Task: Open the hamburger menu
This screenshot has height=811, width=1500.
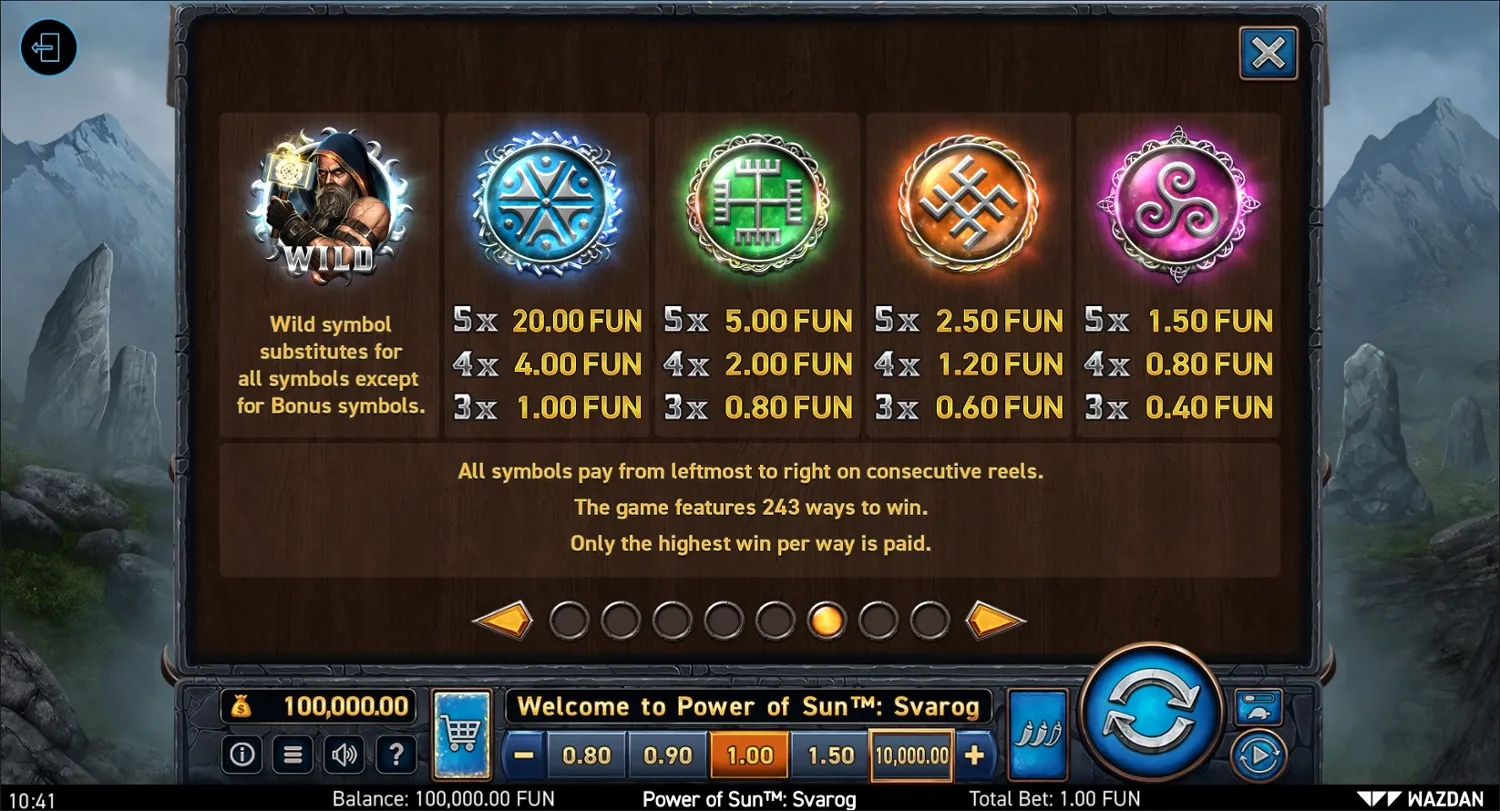Action: click(x=293, y=754)
